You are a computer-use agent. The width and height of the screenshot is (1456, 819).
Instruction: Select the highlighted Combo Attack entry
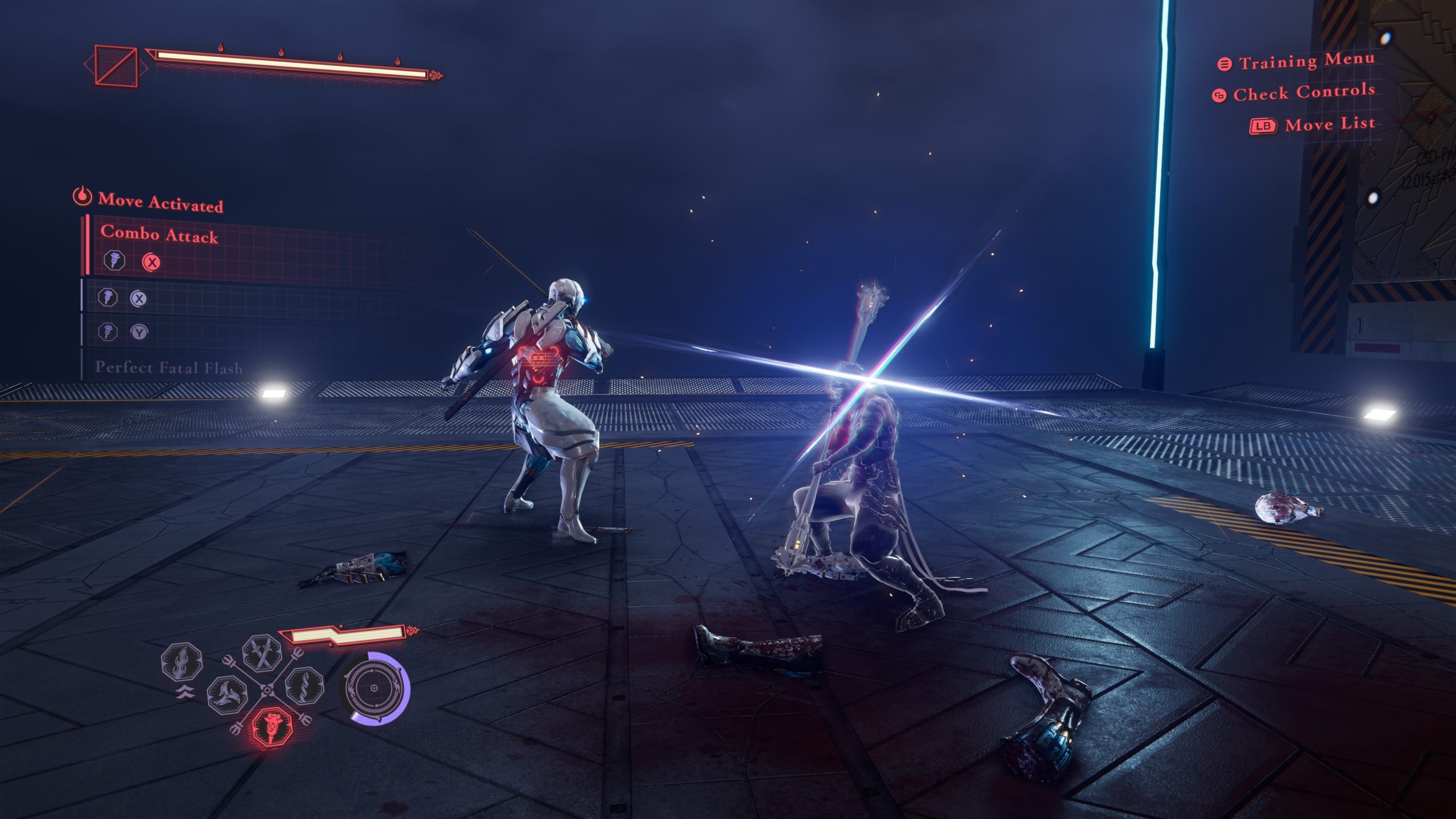160,234
